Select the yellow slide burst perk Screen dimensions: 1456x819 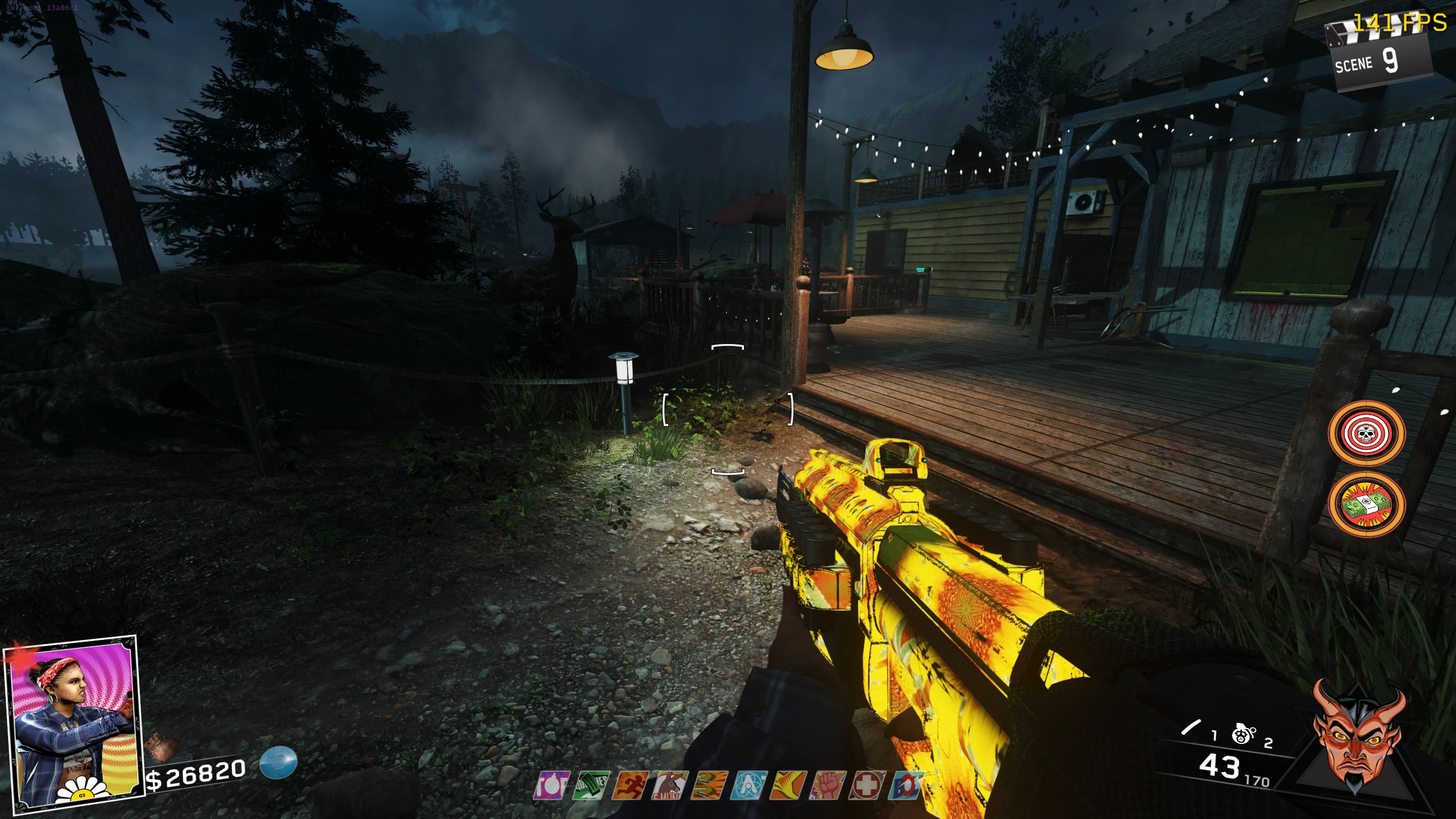789,786
